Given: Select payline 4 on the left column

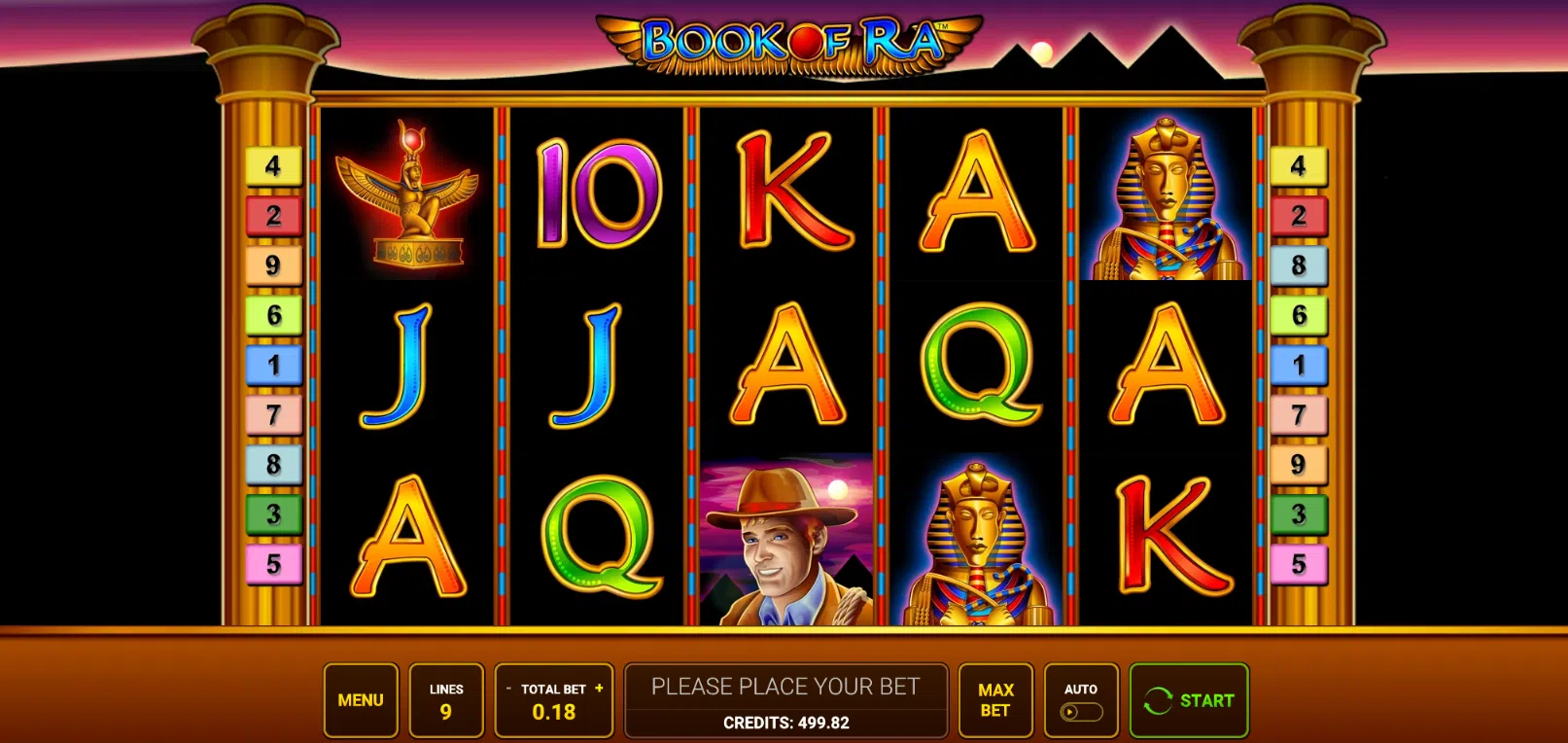Looking at the screenshot, I should pyautogui.click(x=275, y=165).
